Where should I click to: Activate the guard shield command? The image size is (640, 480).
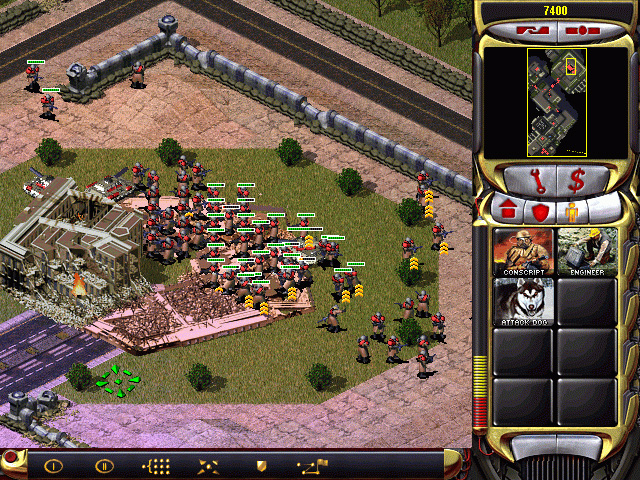pos(262,465)
